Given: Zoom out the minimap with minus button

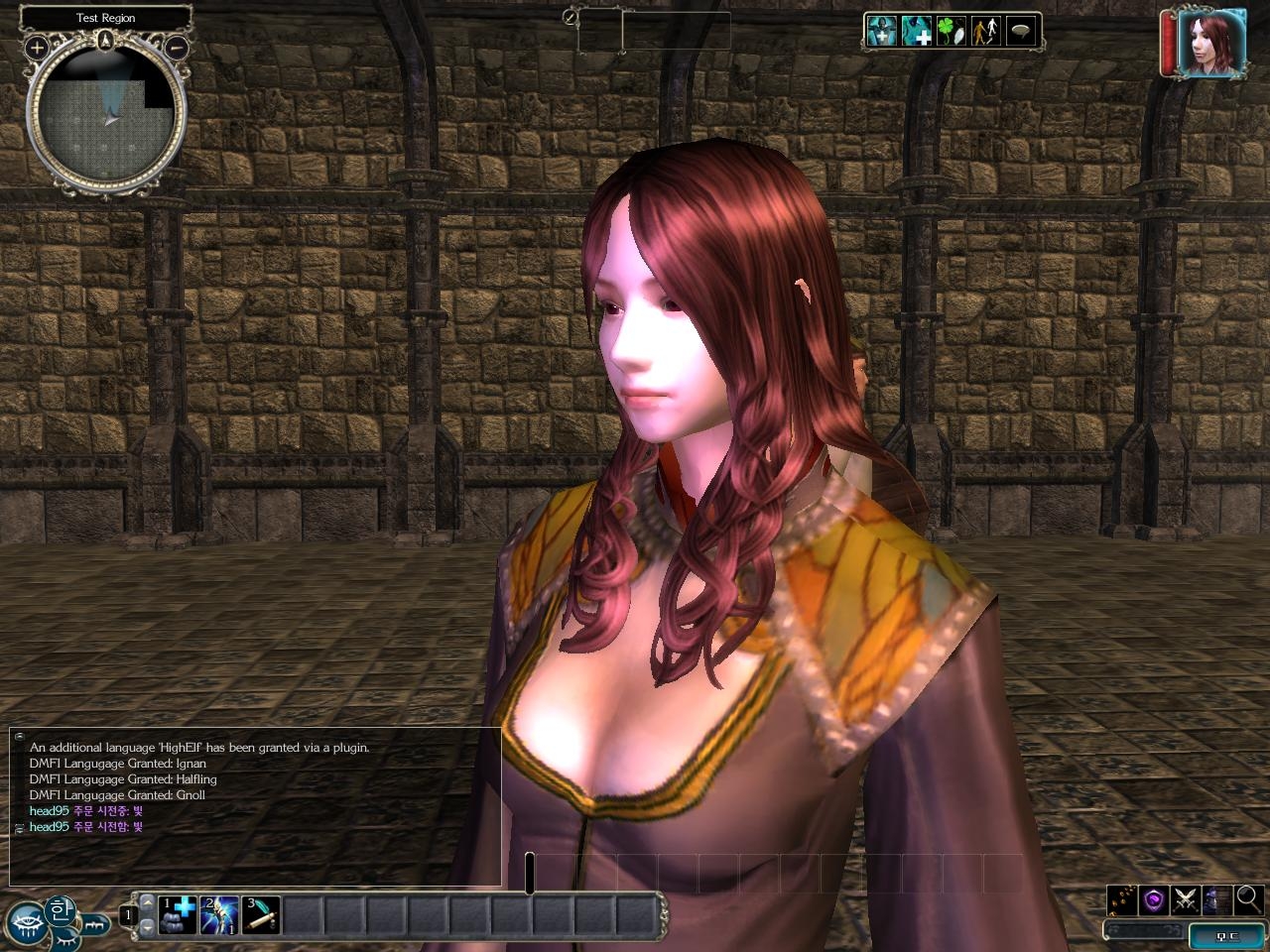Looking at the screenshot, I should [x=176, y=47].
